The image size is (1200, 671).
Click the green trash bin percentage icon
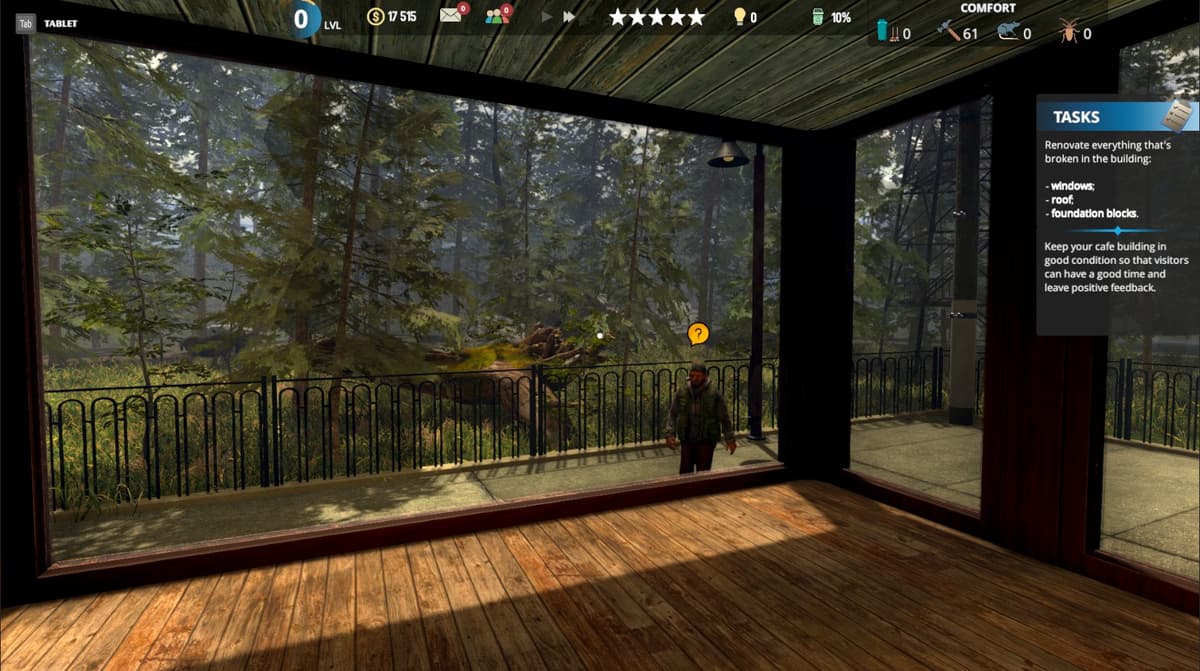(817, 17)
